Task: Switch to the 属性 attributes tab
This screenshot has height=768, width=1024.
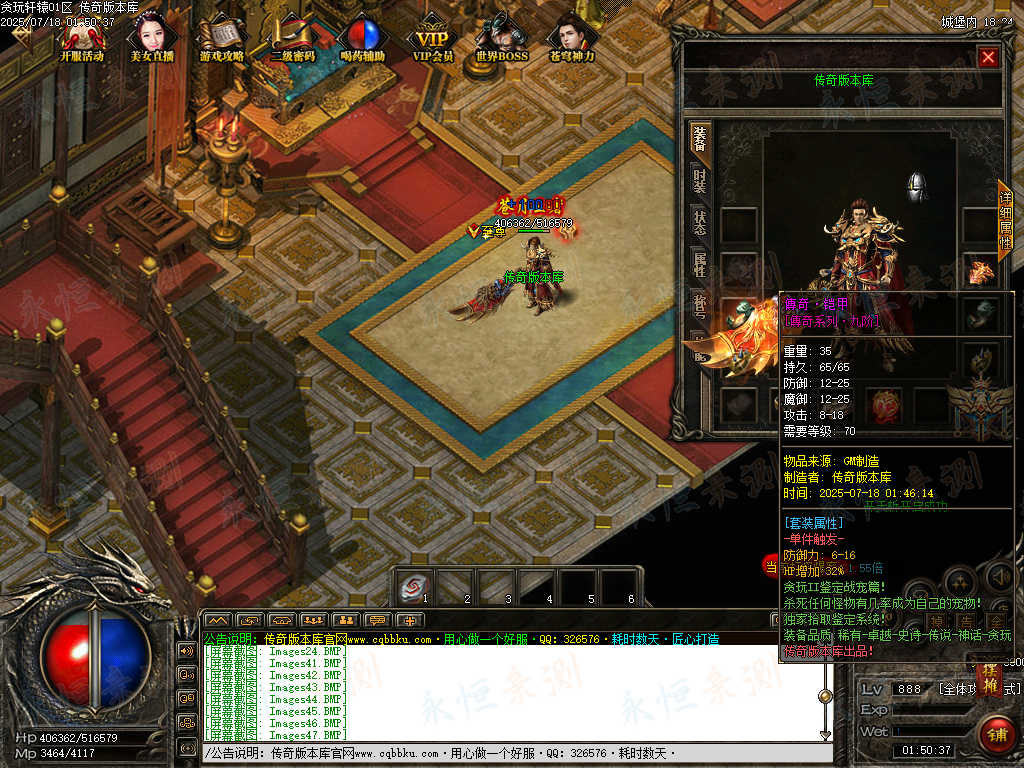Action: (699, 265)
